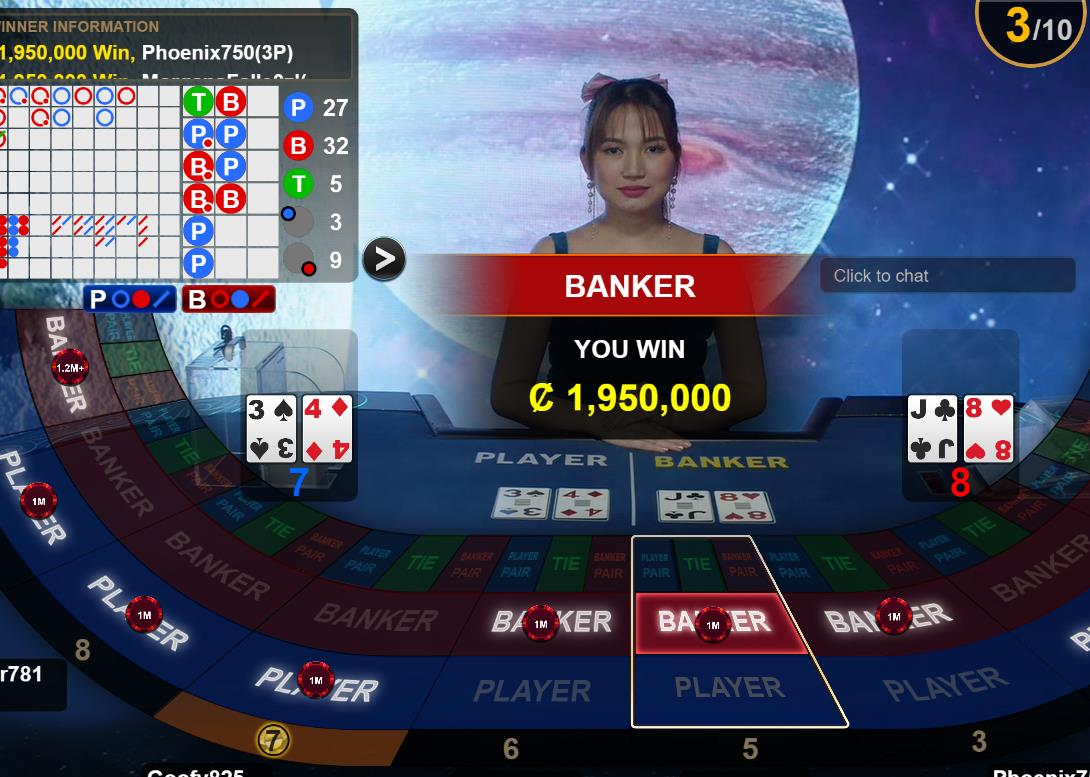Click the chat input box
Image resolution: width=1090 pixels, height=777 pixels.
946,276
